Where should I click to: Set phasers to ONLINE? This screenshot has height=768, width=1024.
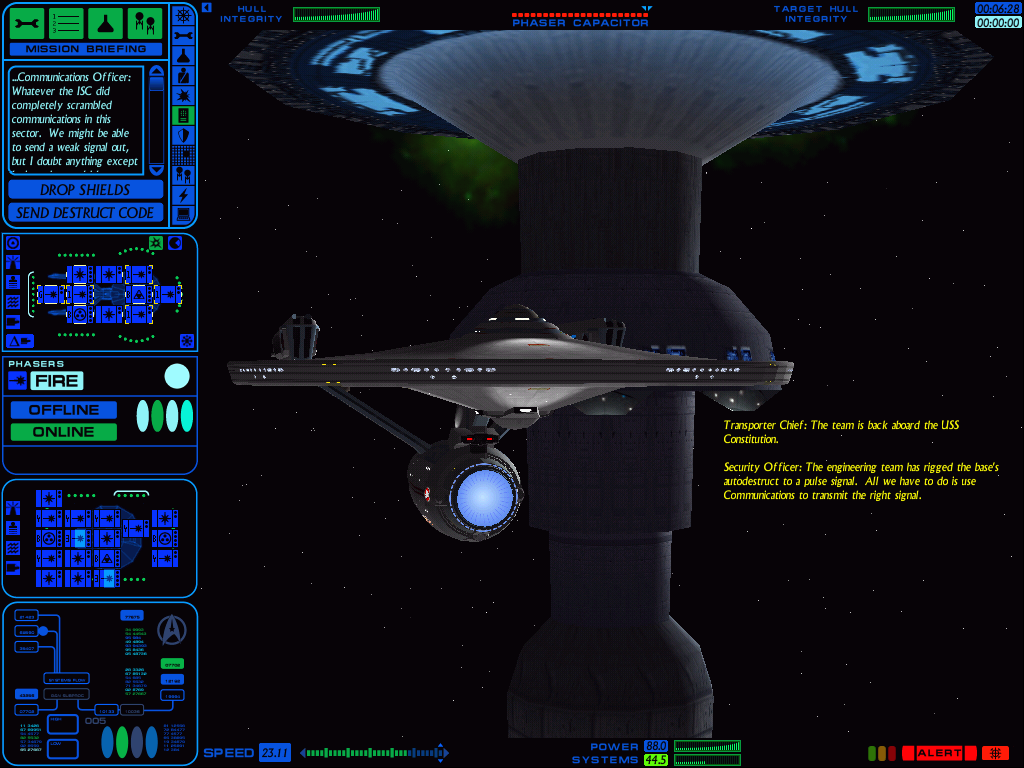pyautogui.click(x=64, y=432)
